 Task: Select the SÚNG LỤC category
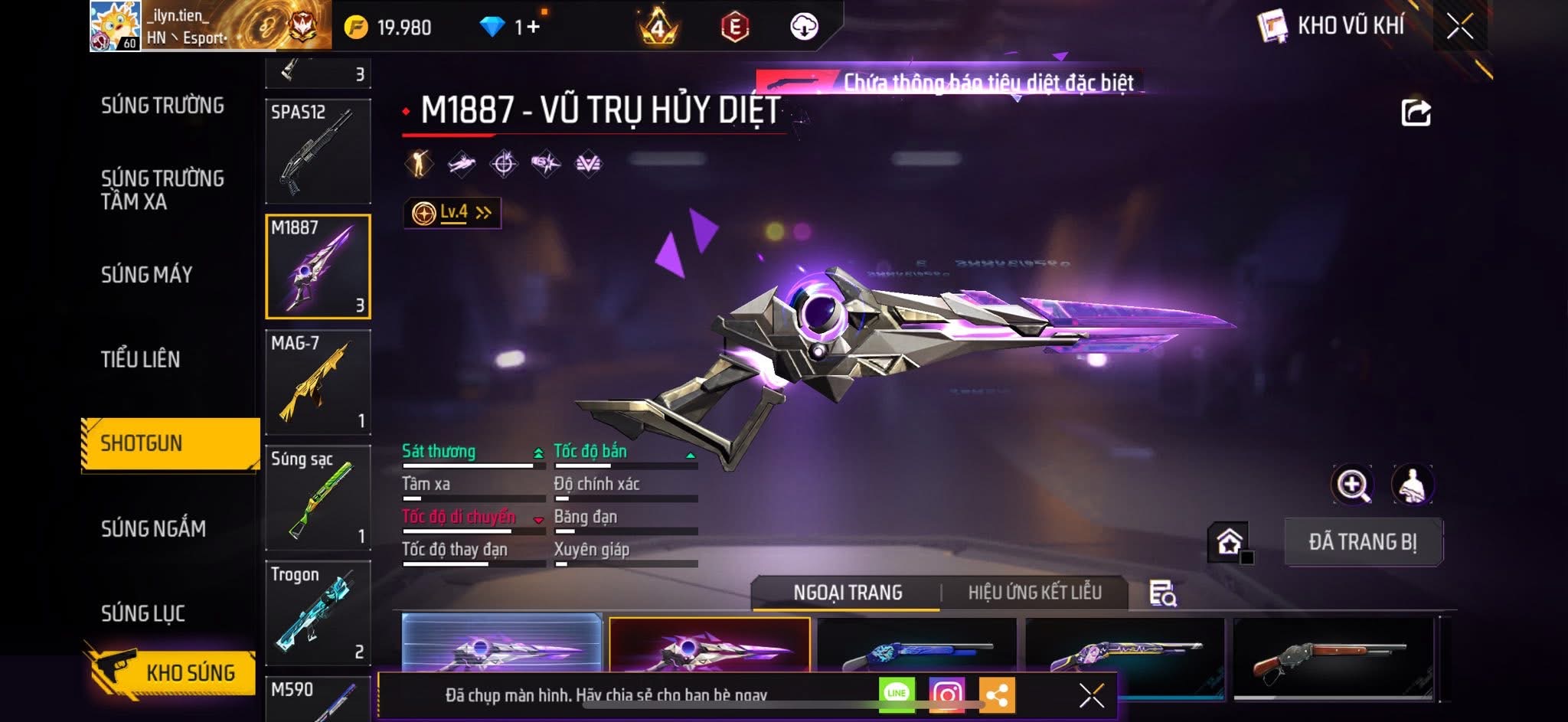pos(143,613)
